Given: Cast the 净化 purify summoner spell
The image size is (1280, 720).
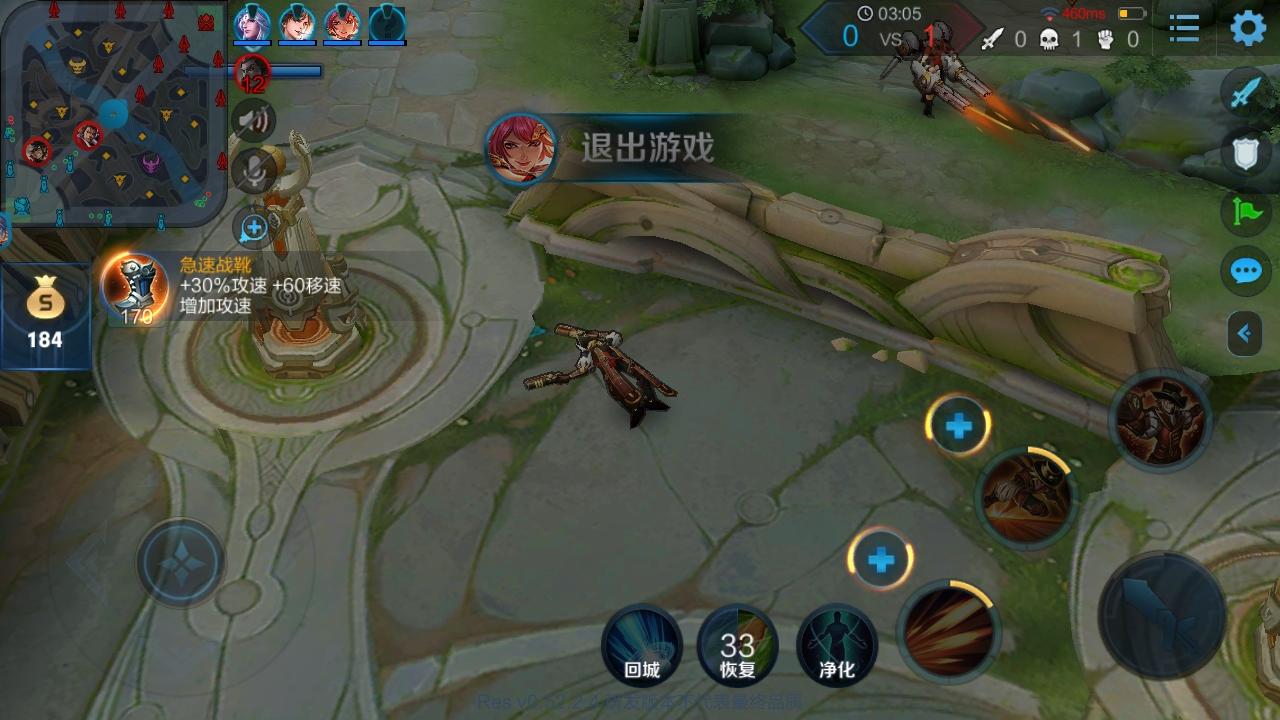Looking at the screenshot, I should (x=836, y=646).
